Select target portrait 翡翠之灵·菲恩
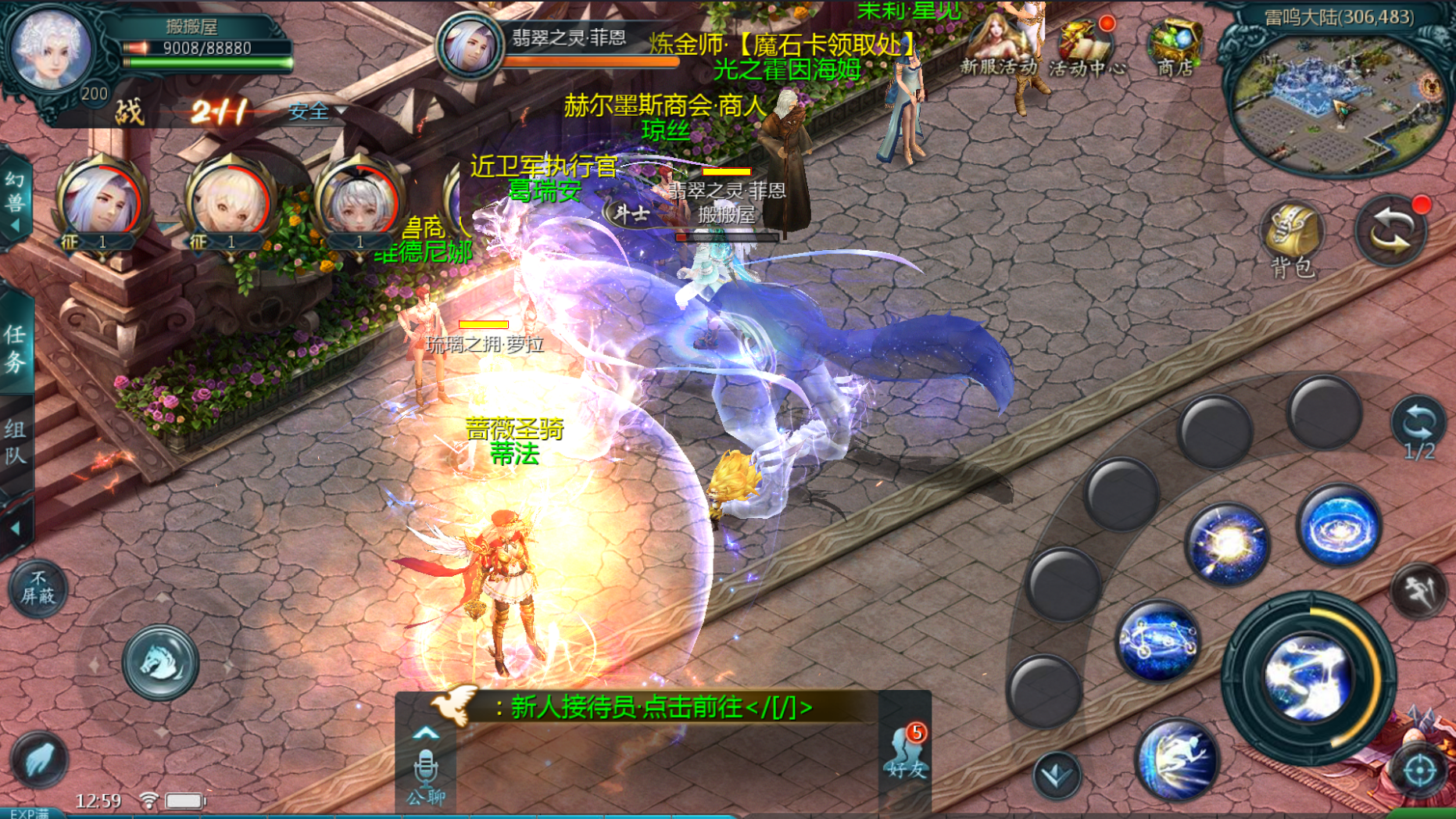The width and height of the screenshot is (1456, 819). (x=469, y=45)
